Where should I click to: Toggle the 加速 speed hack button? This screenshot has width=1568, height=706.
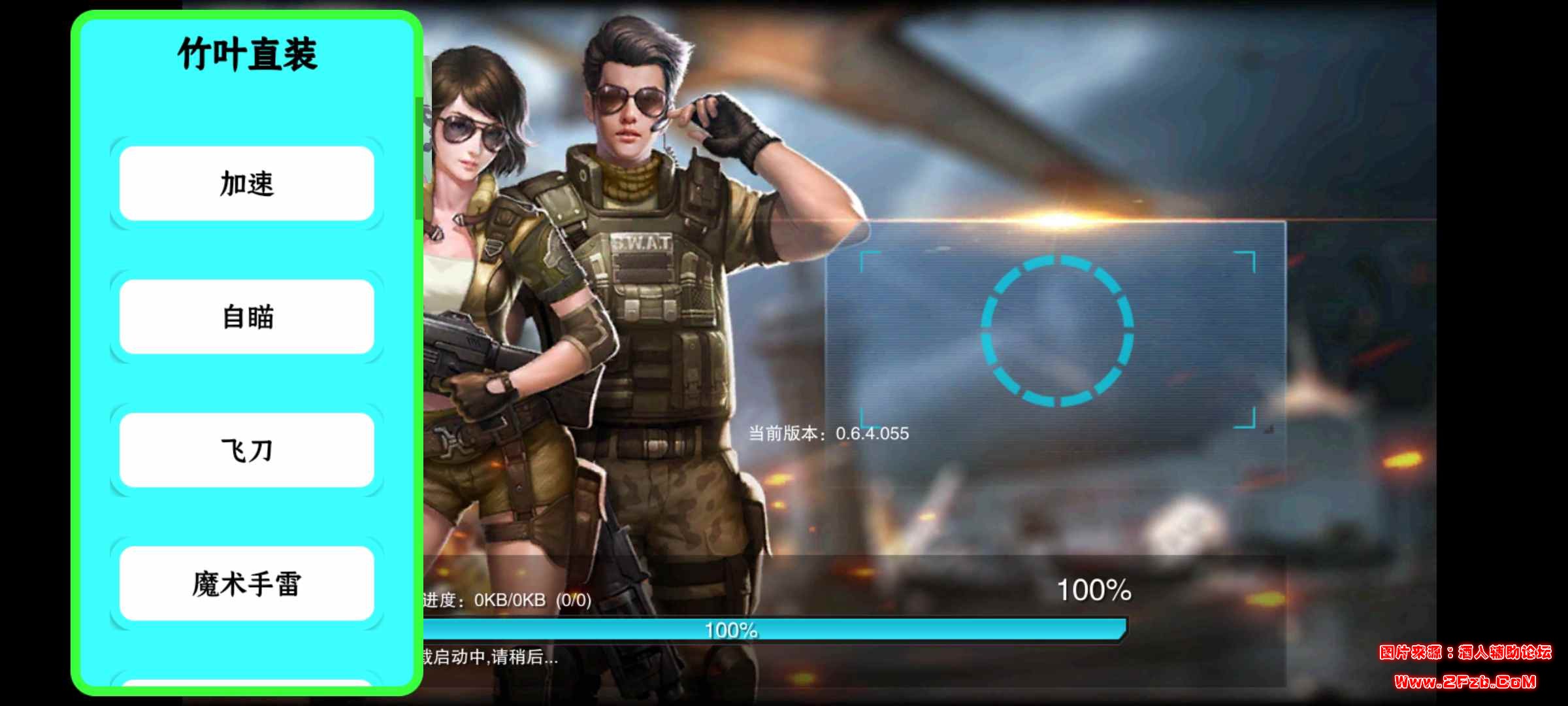(245, 184)
